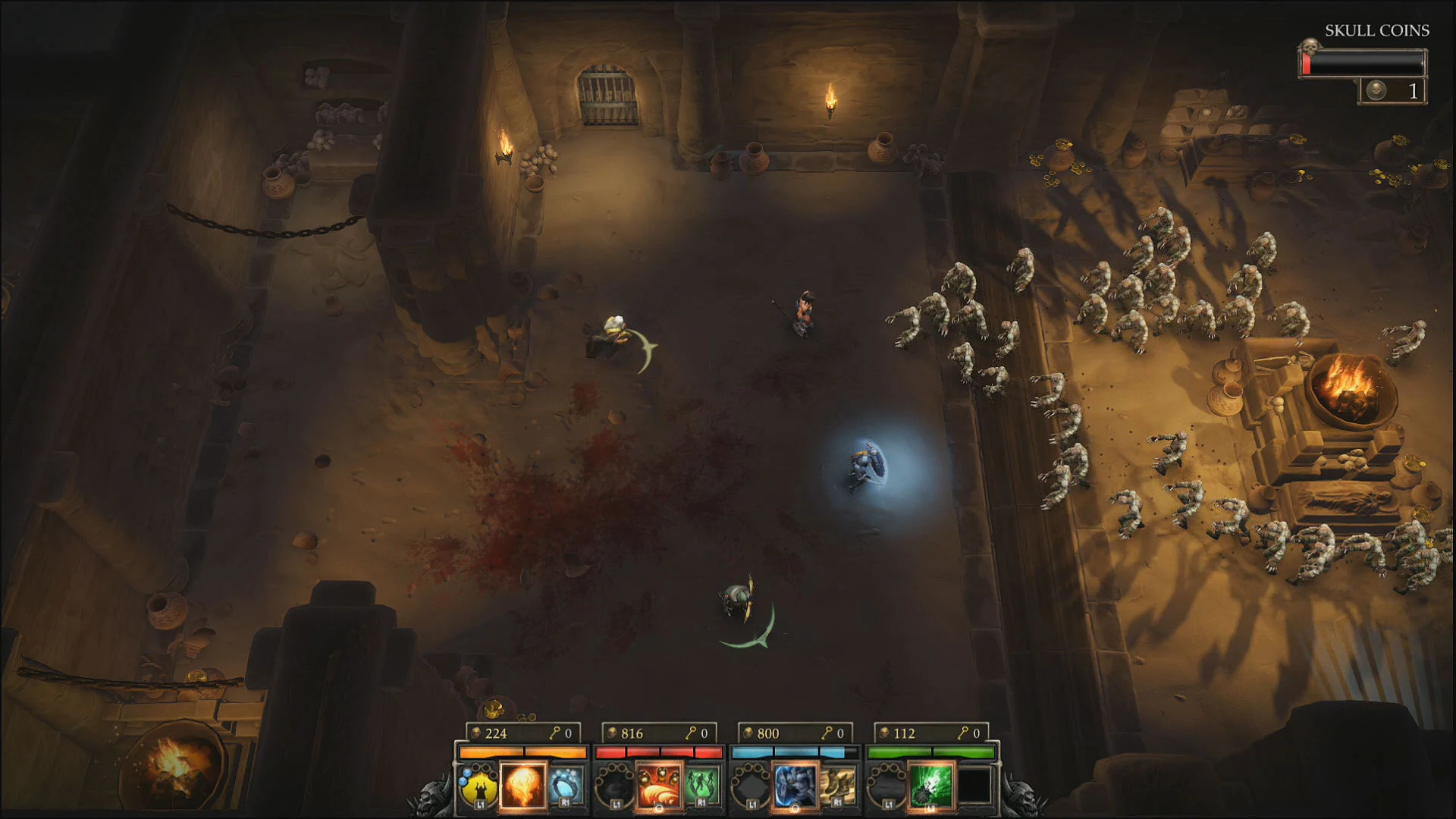1456x819 pixels.
Task: Click the key icon on the red player's HUD
Action: pos(692,733)
